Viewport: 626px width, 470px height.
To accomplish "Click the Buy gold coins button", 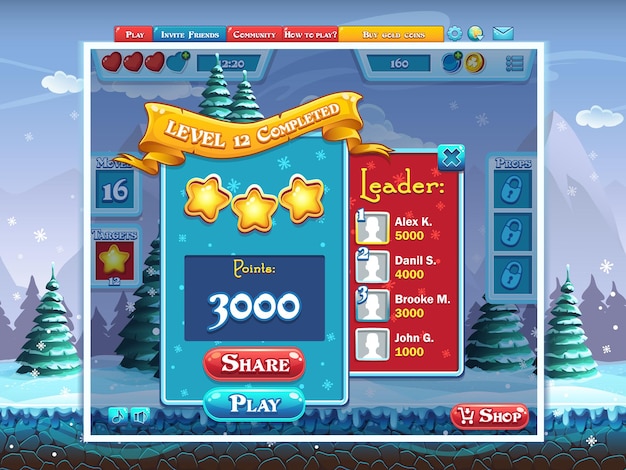I will 390,34.
